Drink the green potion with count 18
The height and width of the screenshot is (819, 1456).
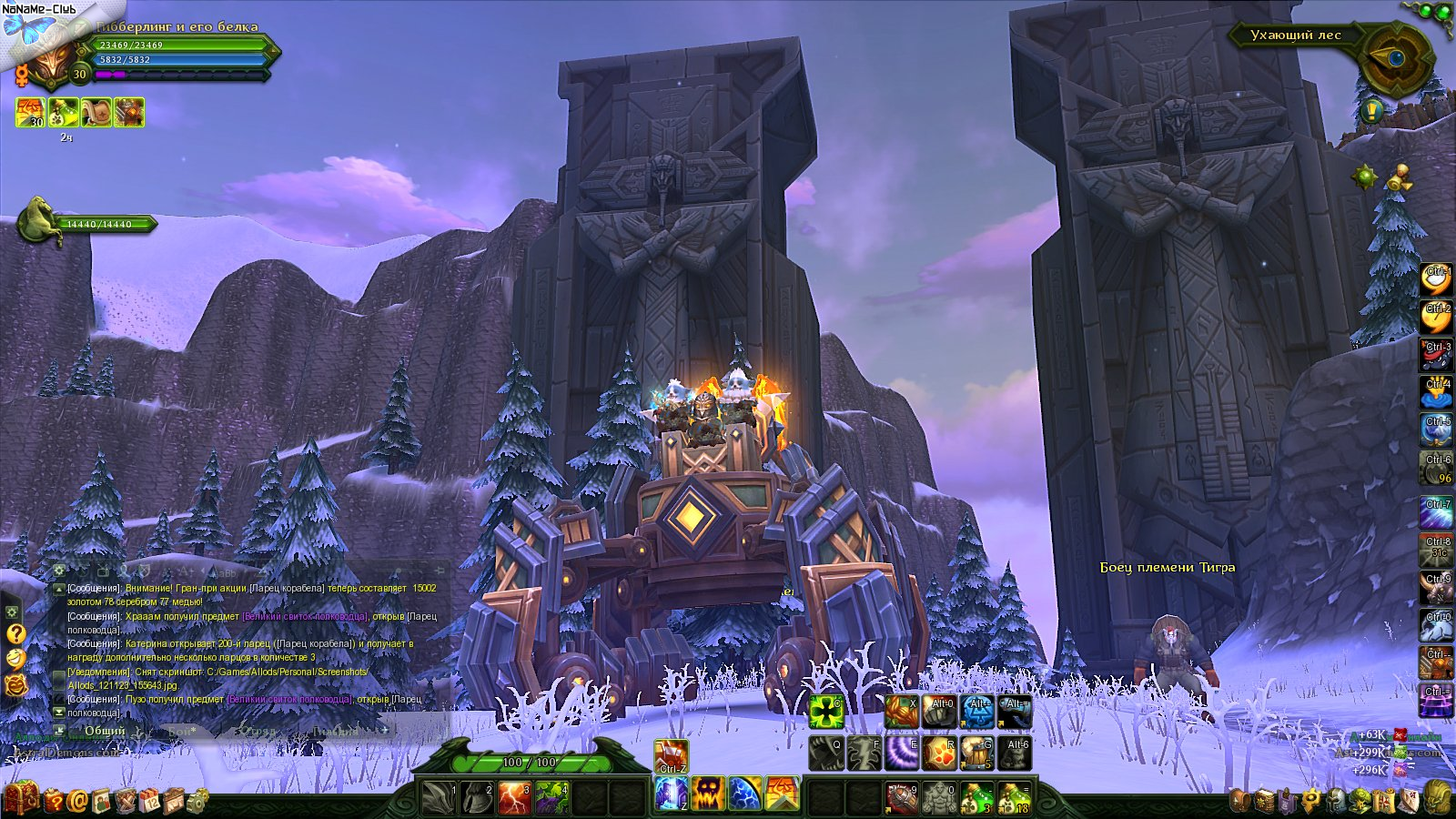coord(1015,798)
